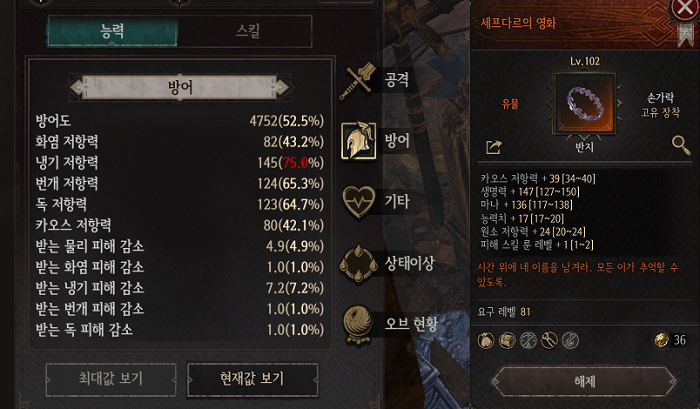Click the 현재값 보기 button
Screen dimensions: 700x409
point(252,378)
